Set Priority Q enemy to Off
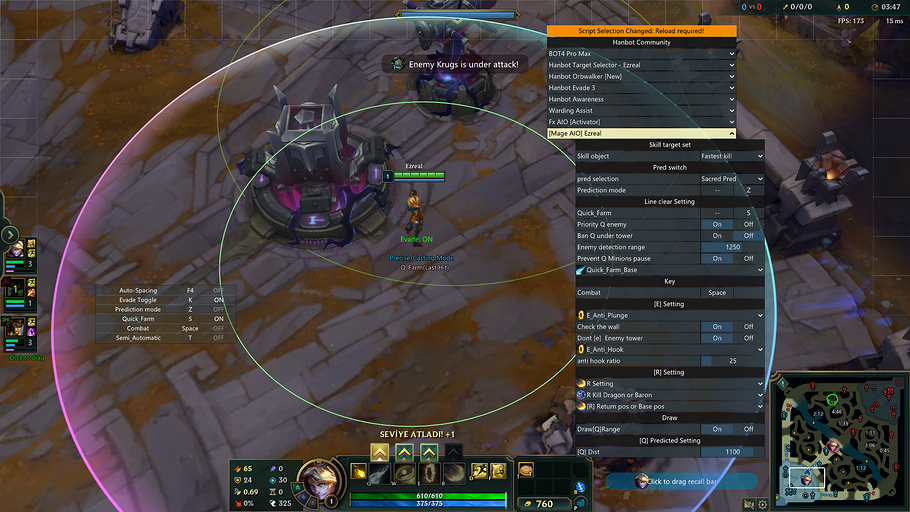The height and width of the screenshot is (512, 910). coord(748,225)
